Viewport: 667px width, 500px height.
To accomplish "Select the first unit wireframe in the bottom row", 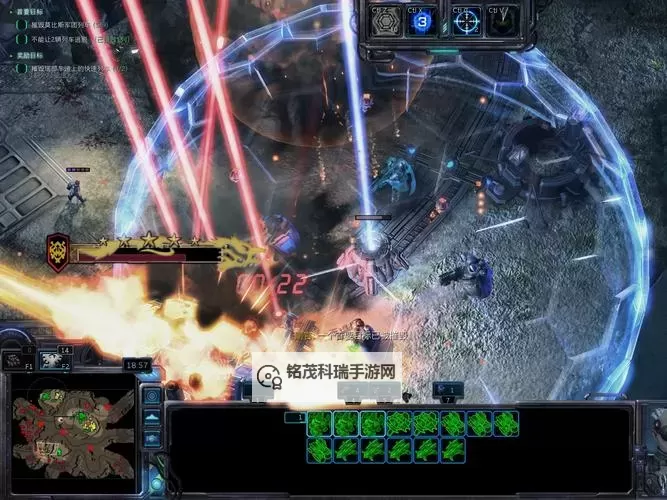I will point(319,449).
